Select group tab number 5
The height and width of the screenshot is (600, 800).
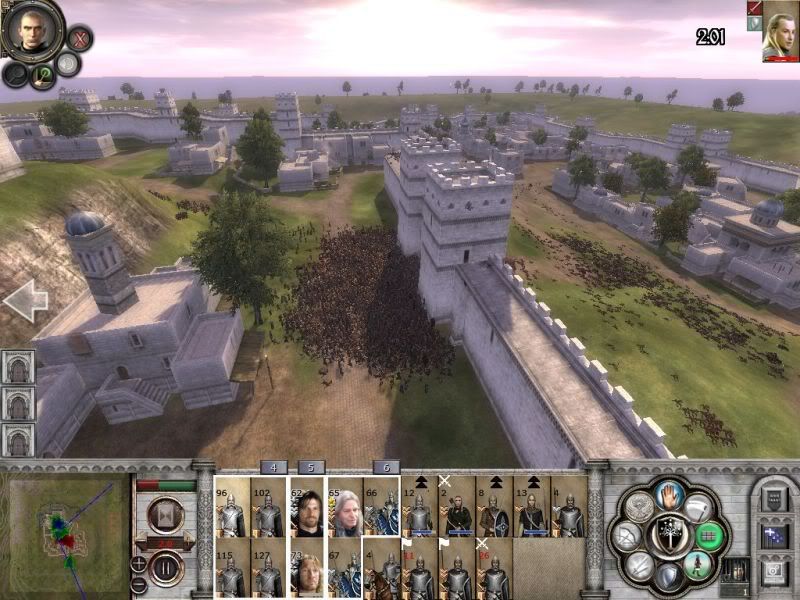point(311,466)
